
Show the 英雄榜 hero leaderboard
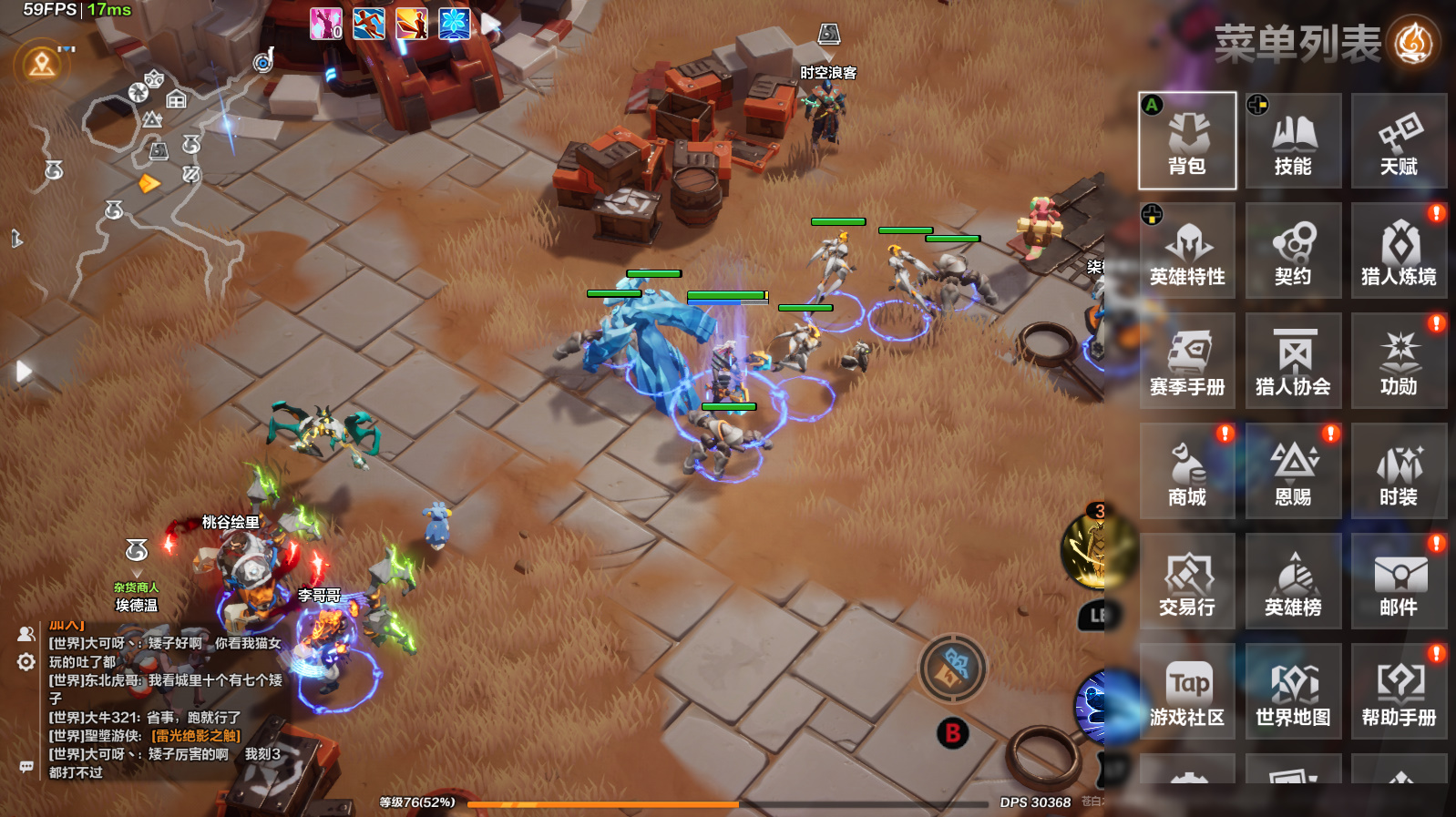pos(1293,581)
